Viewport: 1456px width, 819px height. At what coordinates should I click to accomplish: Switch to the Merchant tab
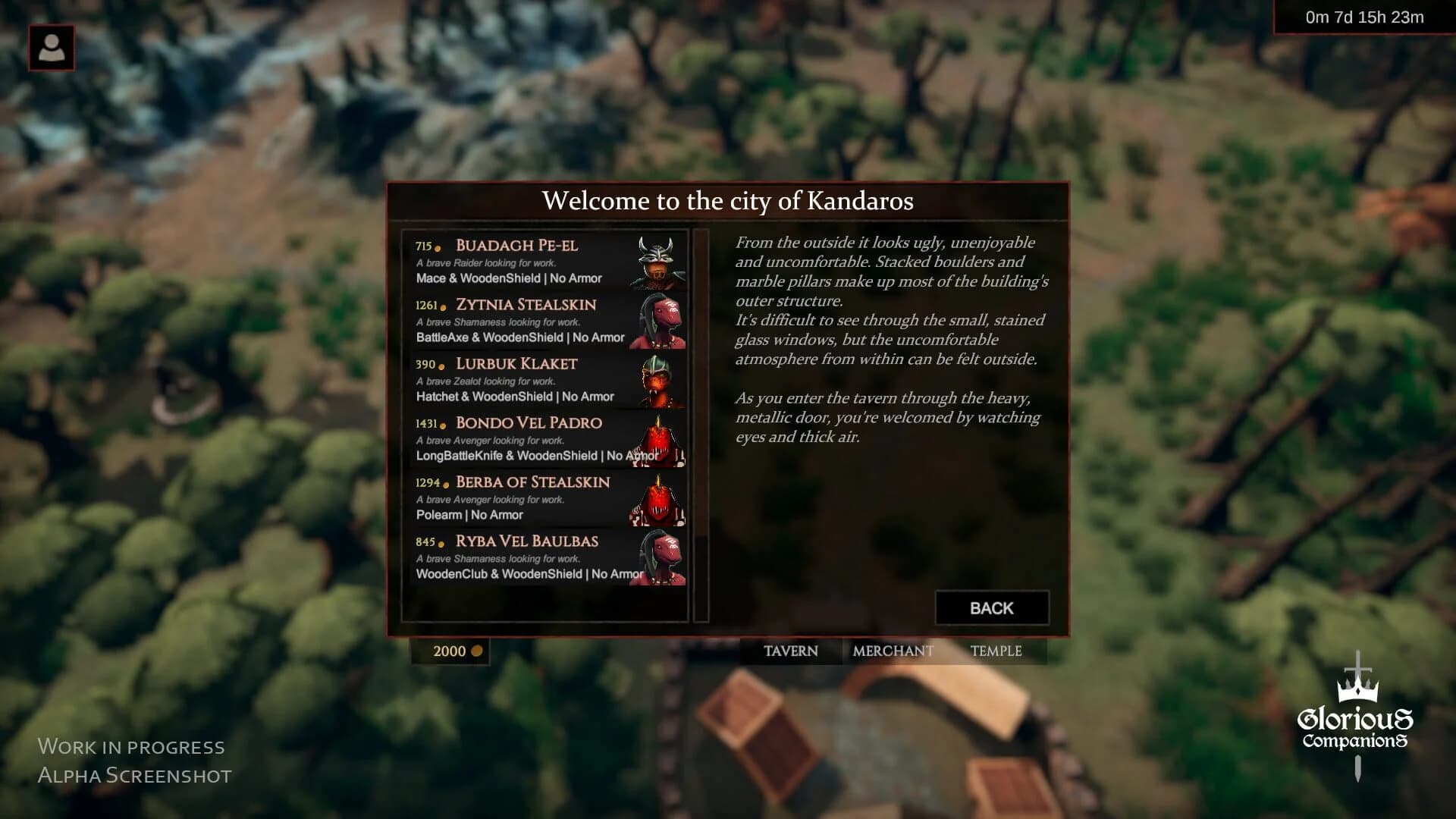893,651
